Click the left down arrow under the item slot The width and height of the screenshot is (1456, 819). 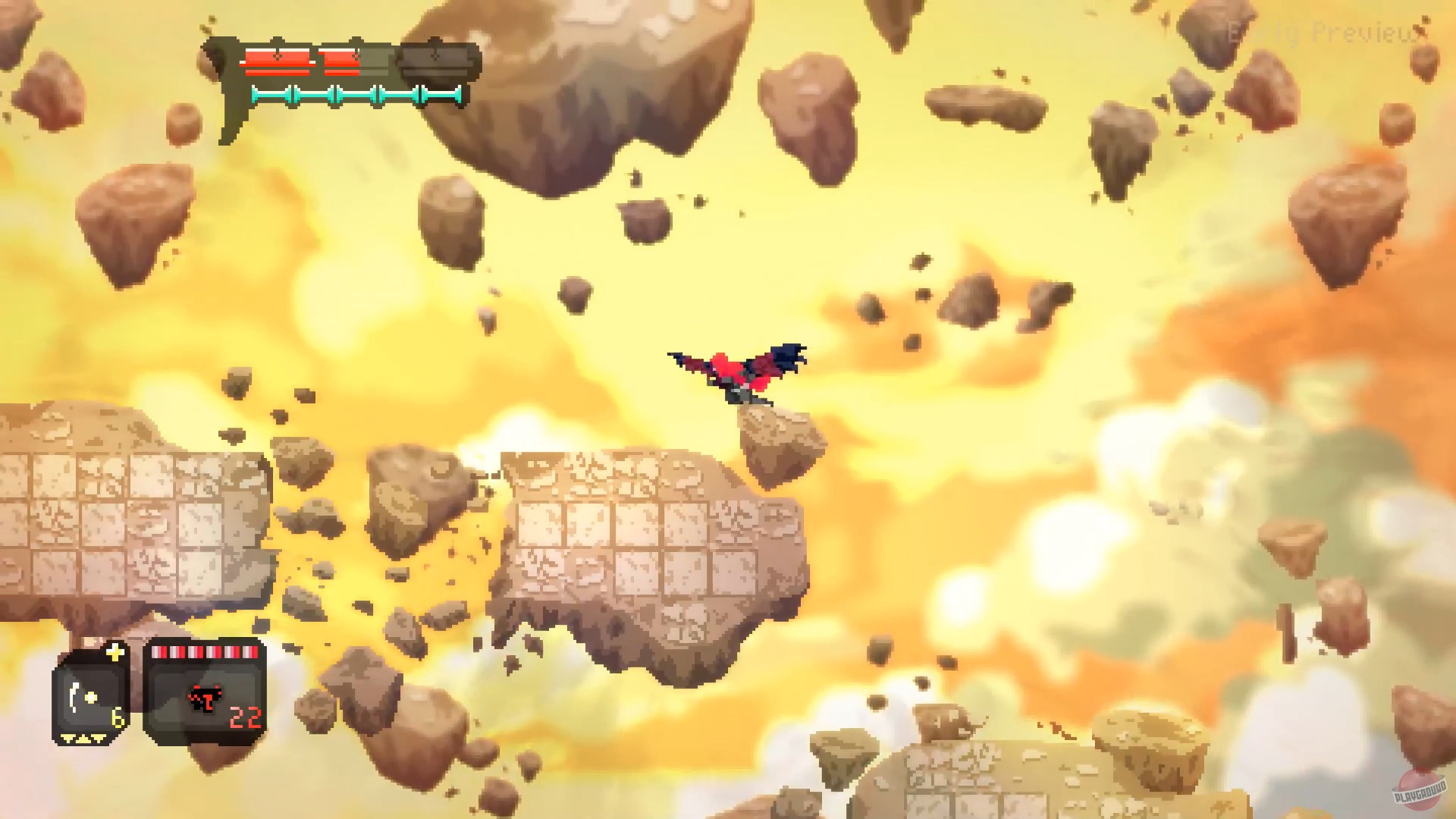click(x=67, y=739)
